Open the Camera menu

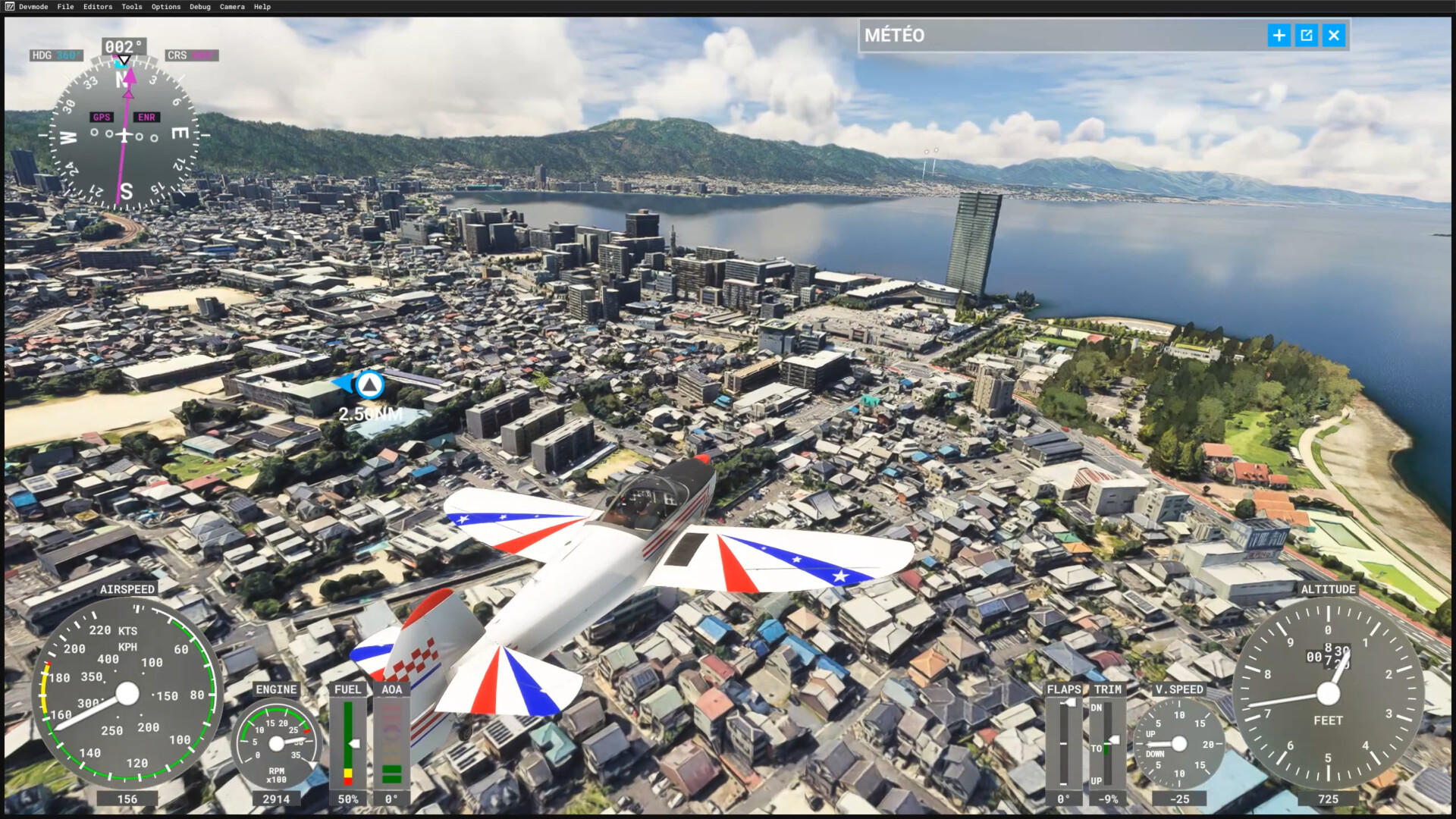pos(232,7)
